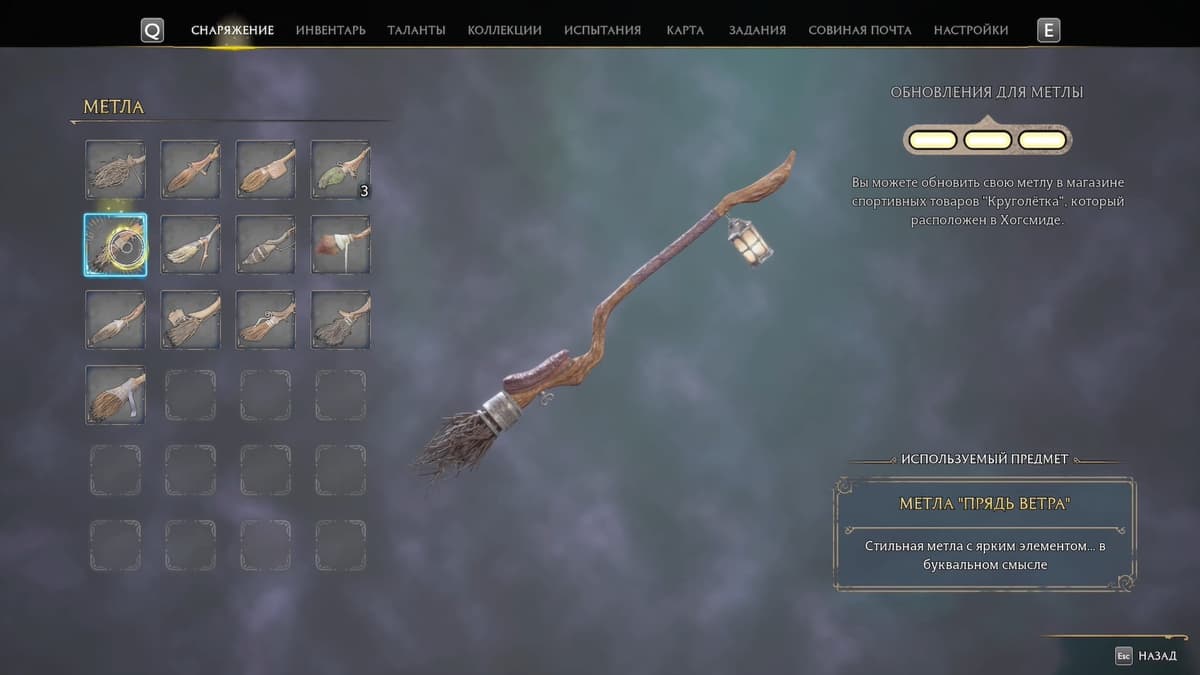Screen dimensions: 1200x675
Task: Go to the Коллекции tab
Action: pyautogui.click(x=504, y=30)
